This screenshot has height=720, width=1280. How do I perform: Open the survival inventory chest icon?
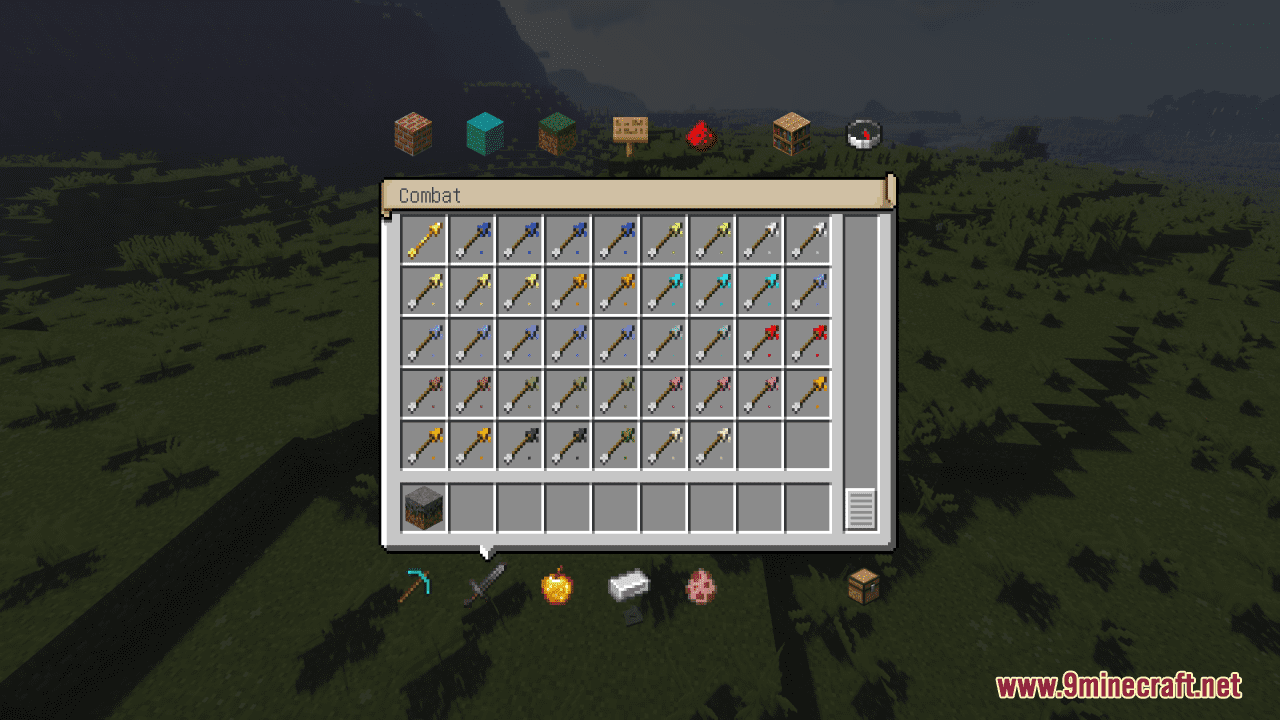coord(862,588)
